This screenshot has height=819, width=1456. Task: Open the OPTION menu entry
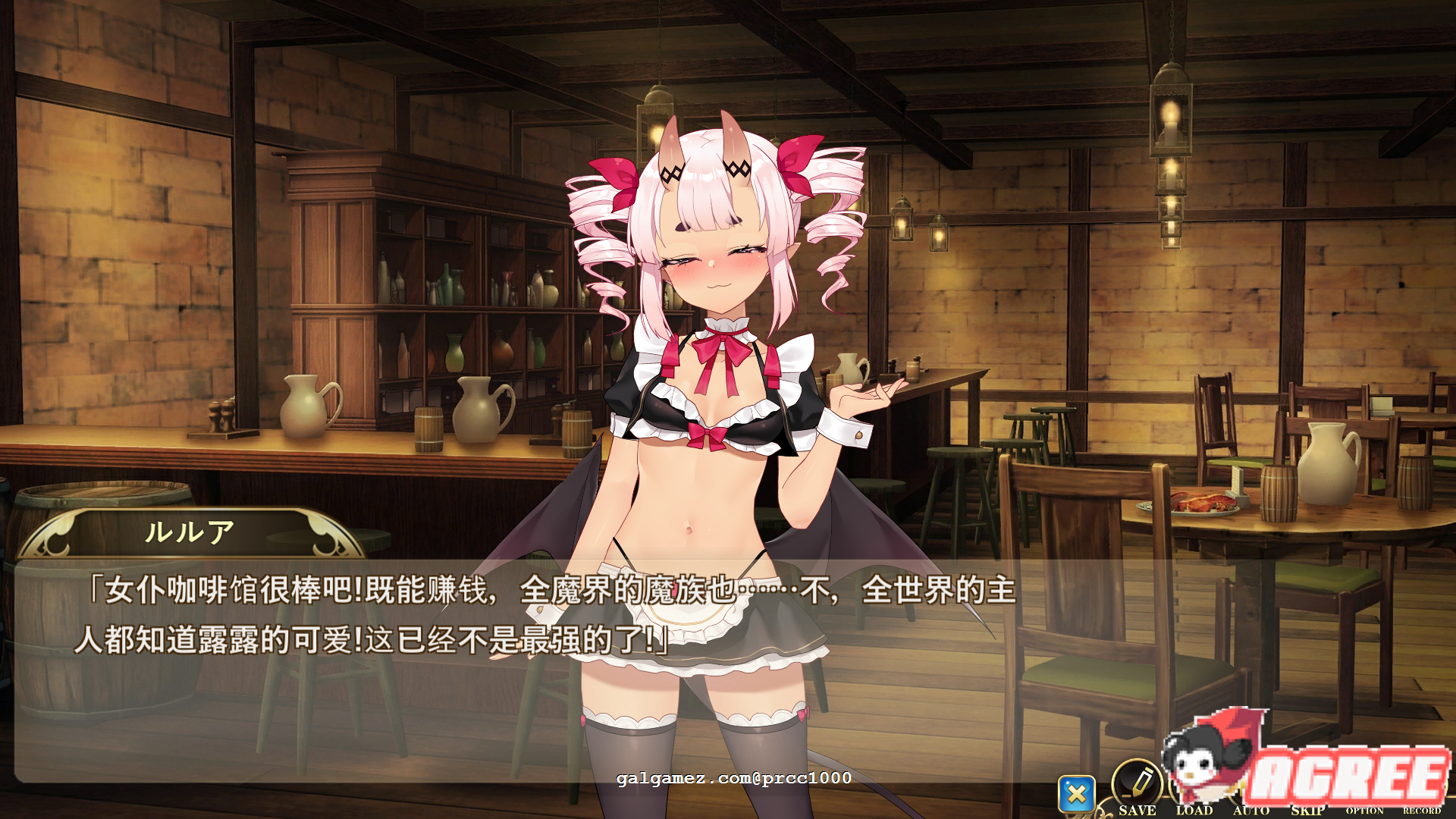(x=1365, y=810)
